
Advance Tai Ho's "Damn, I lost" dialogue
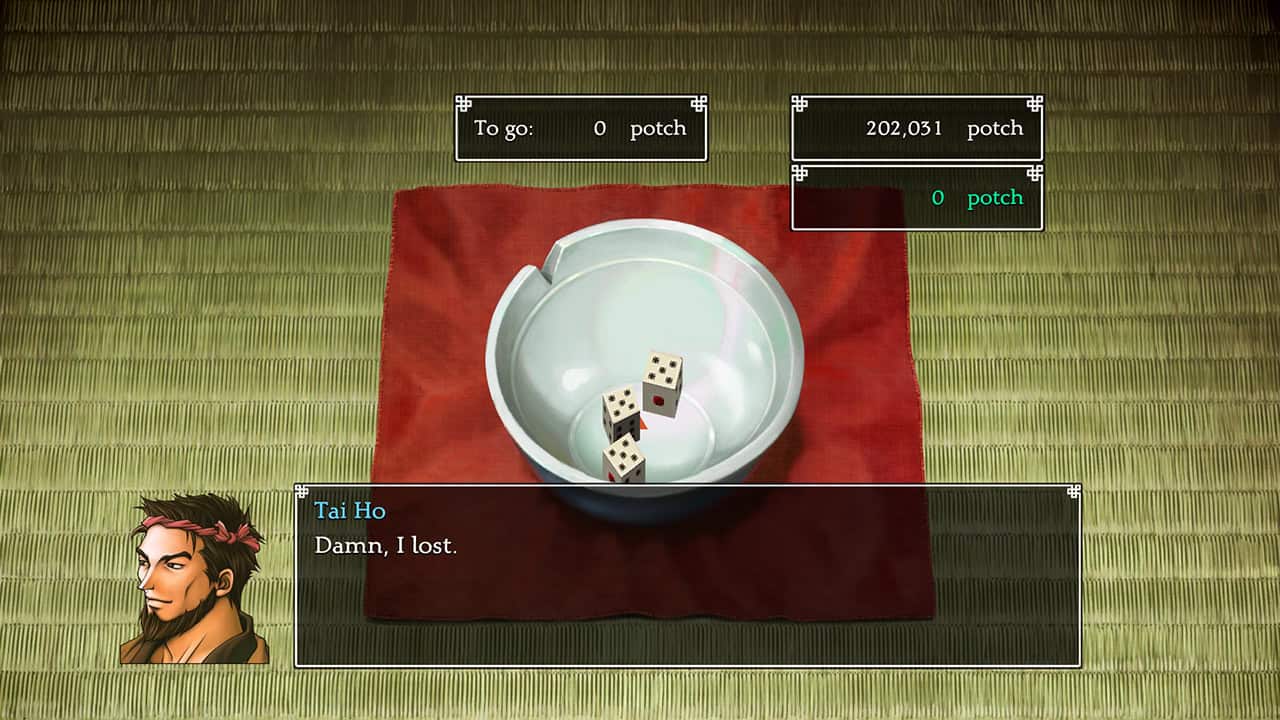(687, 575)
